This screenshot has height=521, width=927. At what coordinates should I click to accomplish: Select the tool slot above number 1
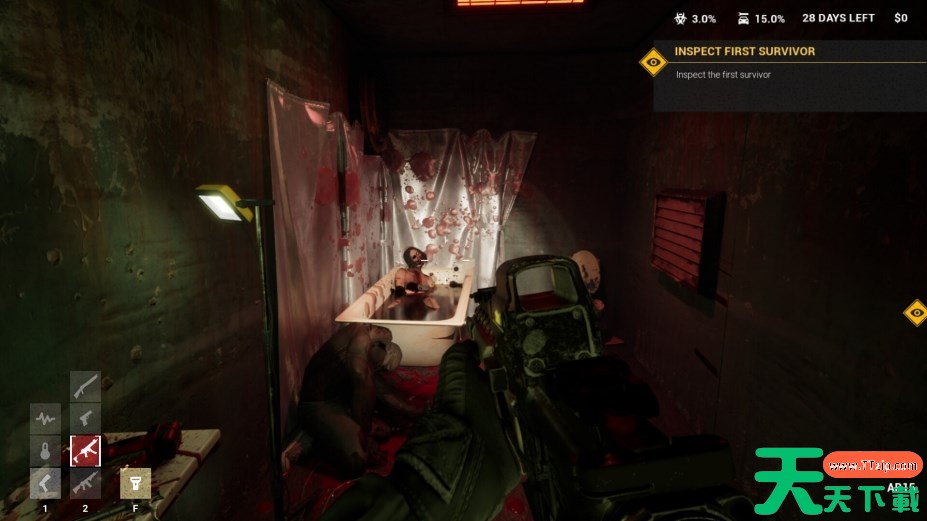pyautogui.click(x=45, y=484)
